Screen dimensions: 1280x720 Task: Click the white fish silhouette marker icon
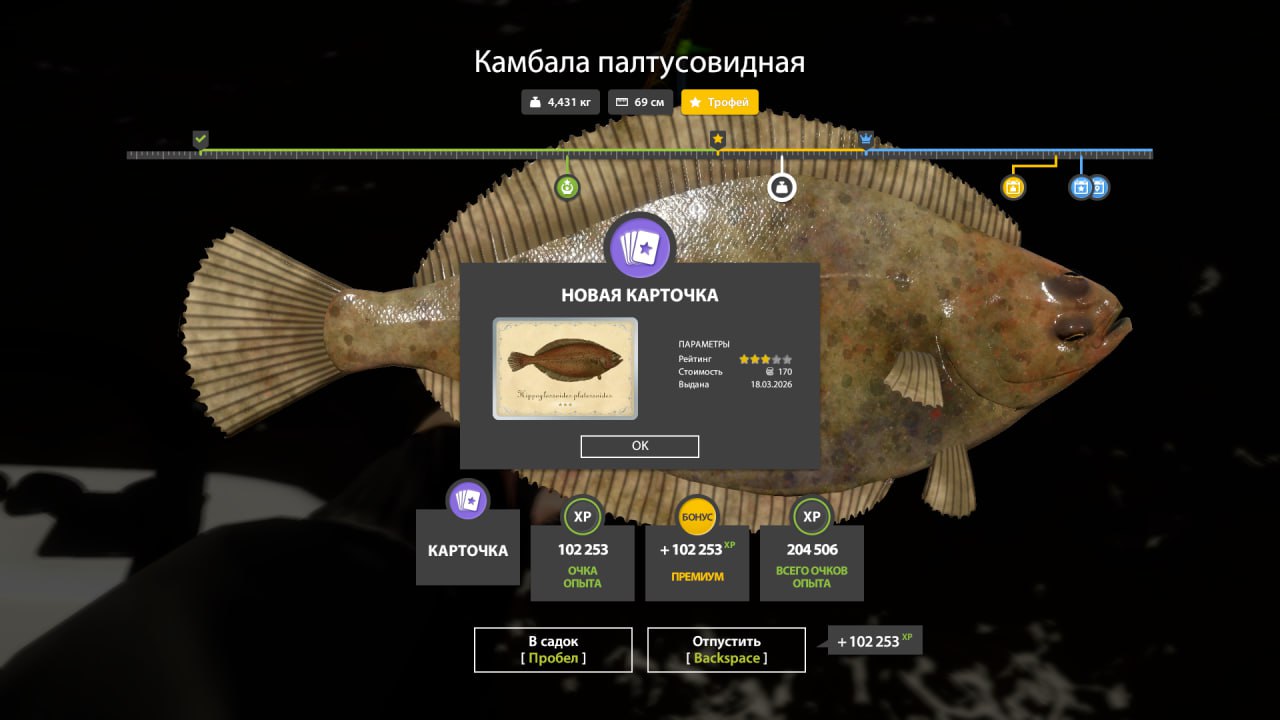coord(782,186)
